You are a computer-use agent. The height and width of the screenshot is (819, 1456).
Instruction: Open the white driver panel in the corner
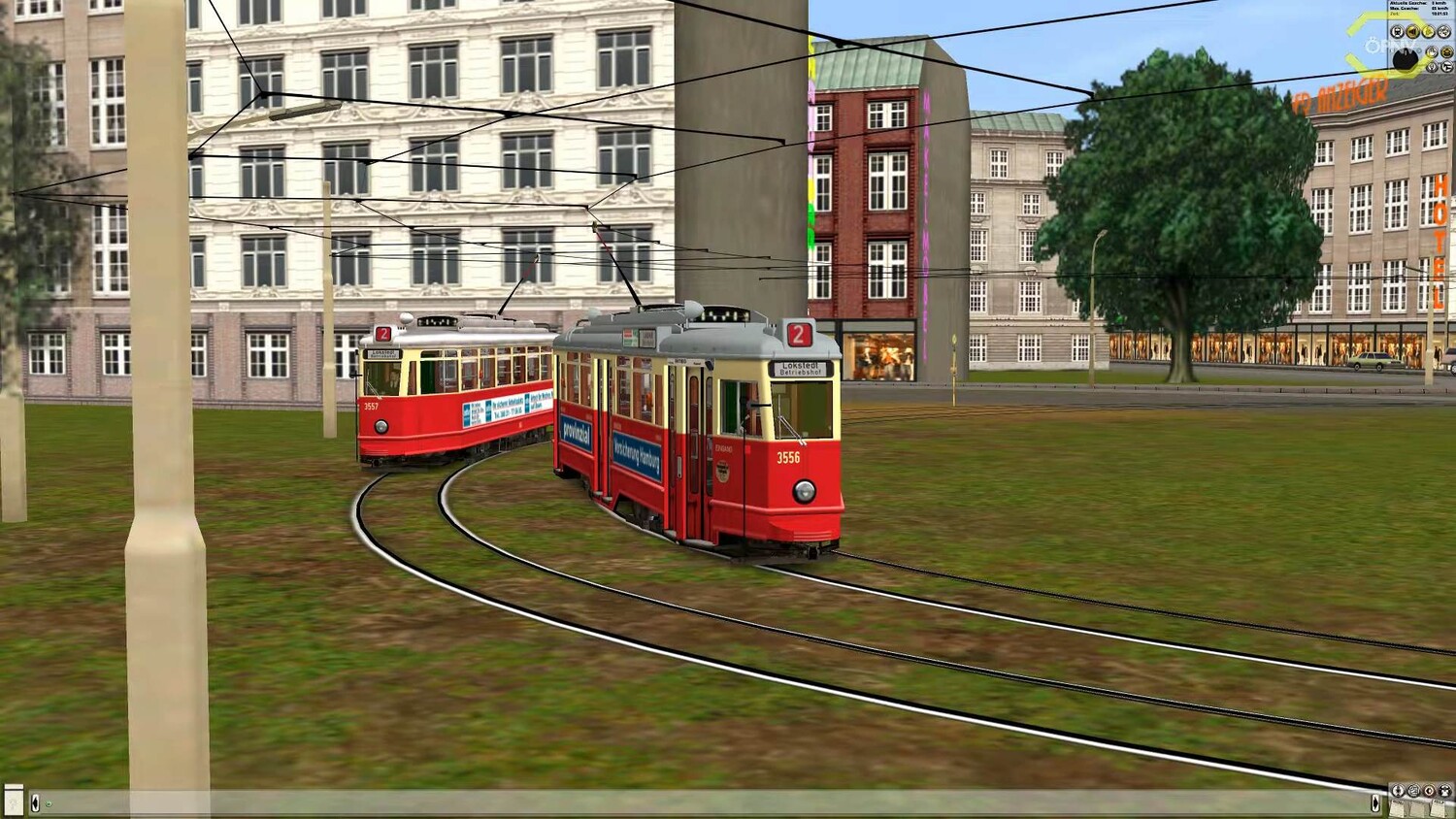(14, 800)
